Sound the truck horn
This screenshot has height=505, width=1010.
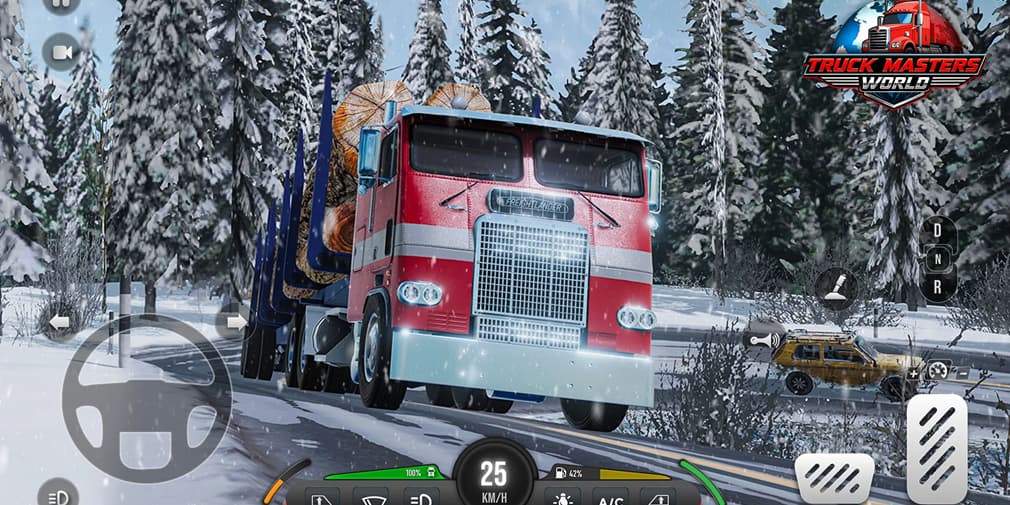click(762, 340)
